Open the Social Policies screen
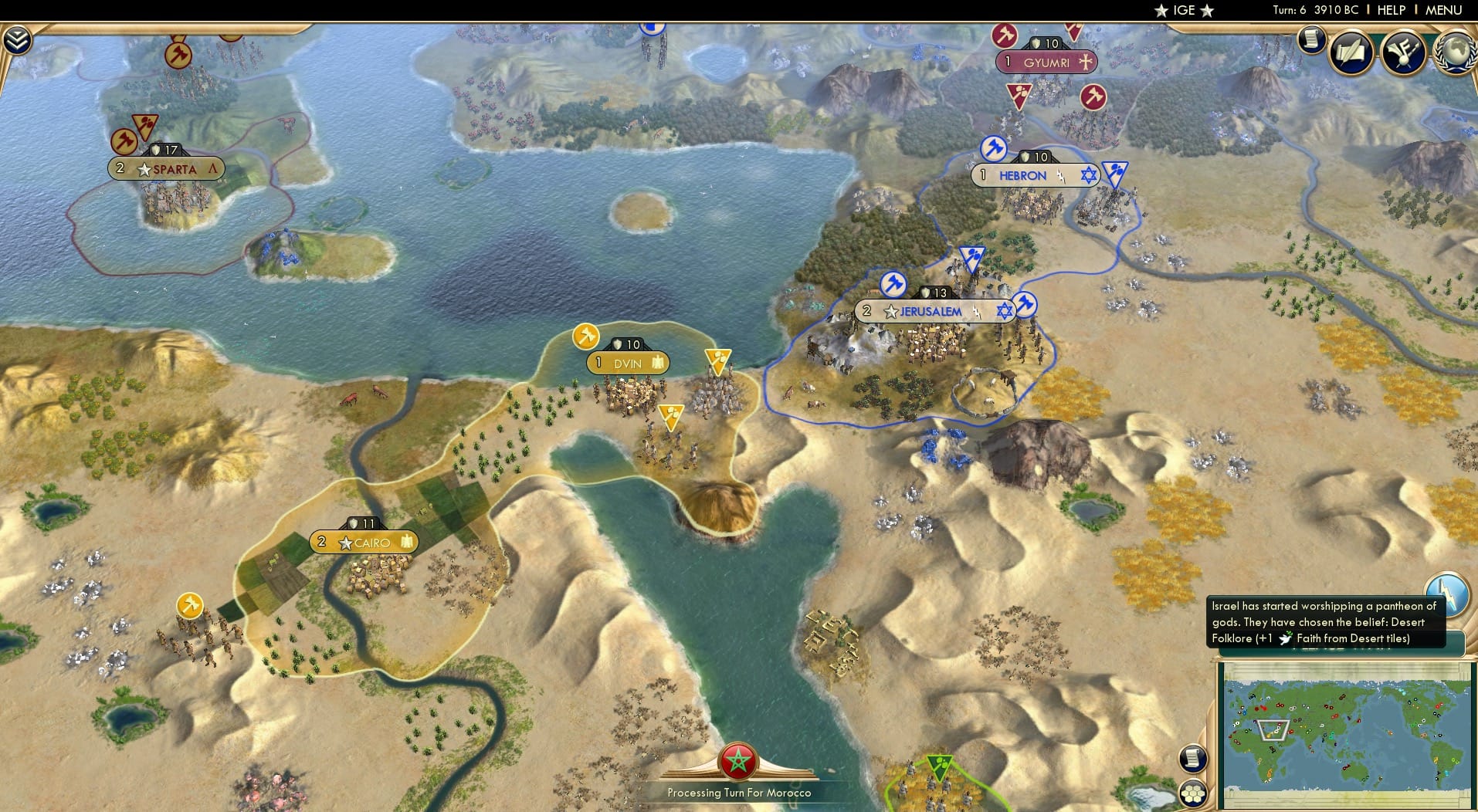The width and height of the screenshot is (1478, 812). click(1351, 52)
